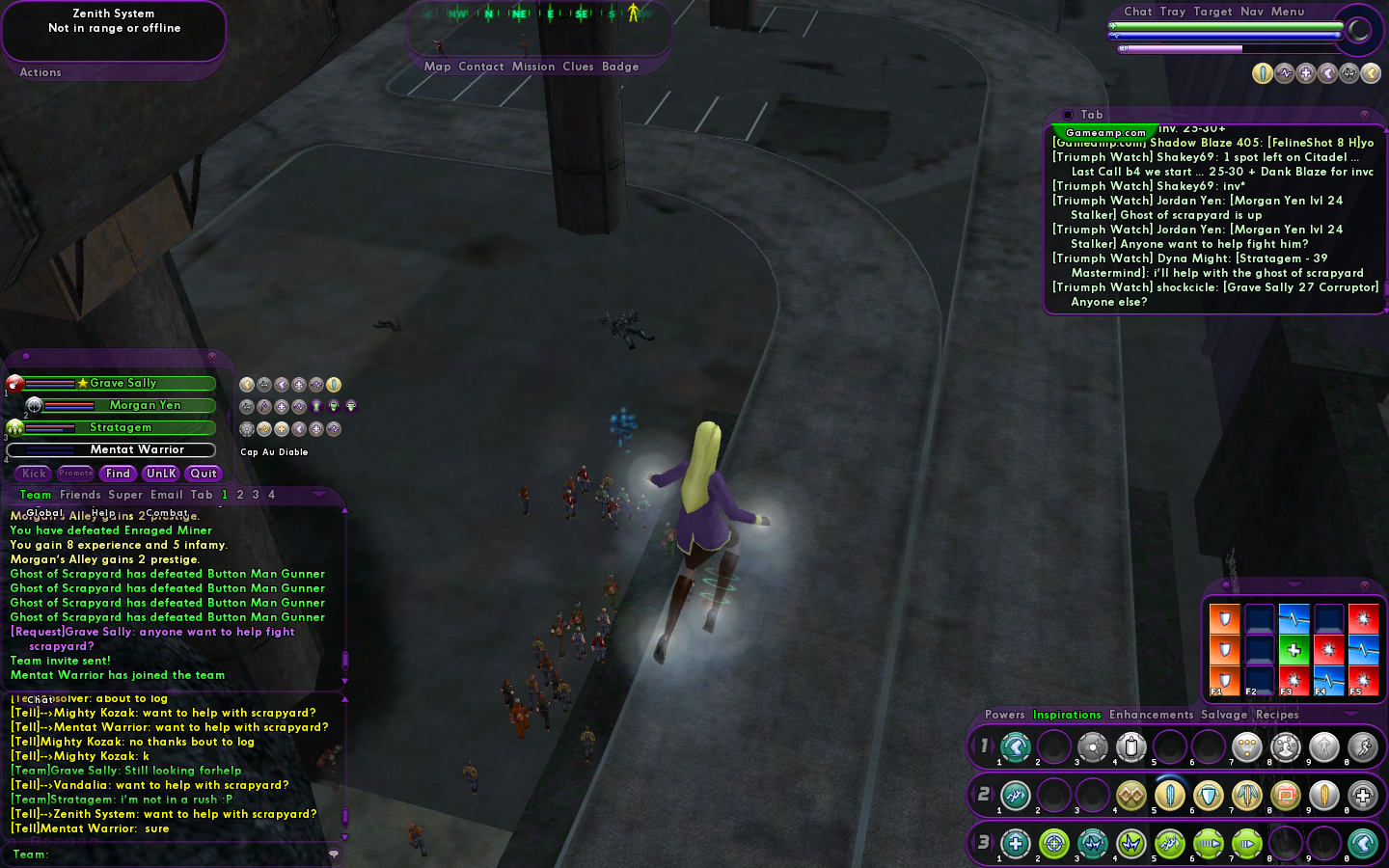The width and height of the screenshot is (1389, 868).
Task: Open the Enhancements tab
Action: pos(1151,715)
